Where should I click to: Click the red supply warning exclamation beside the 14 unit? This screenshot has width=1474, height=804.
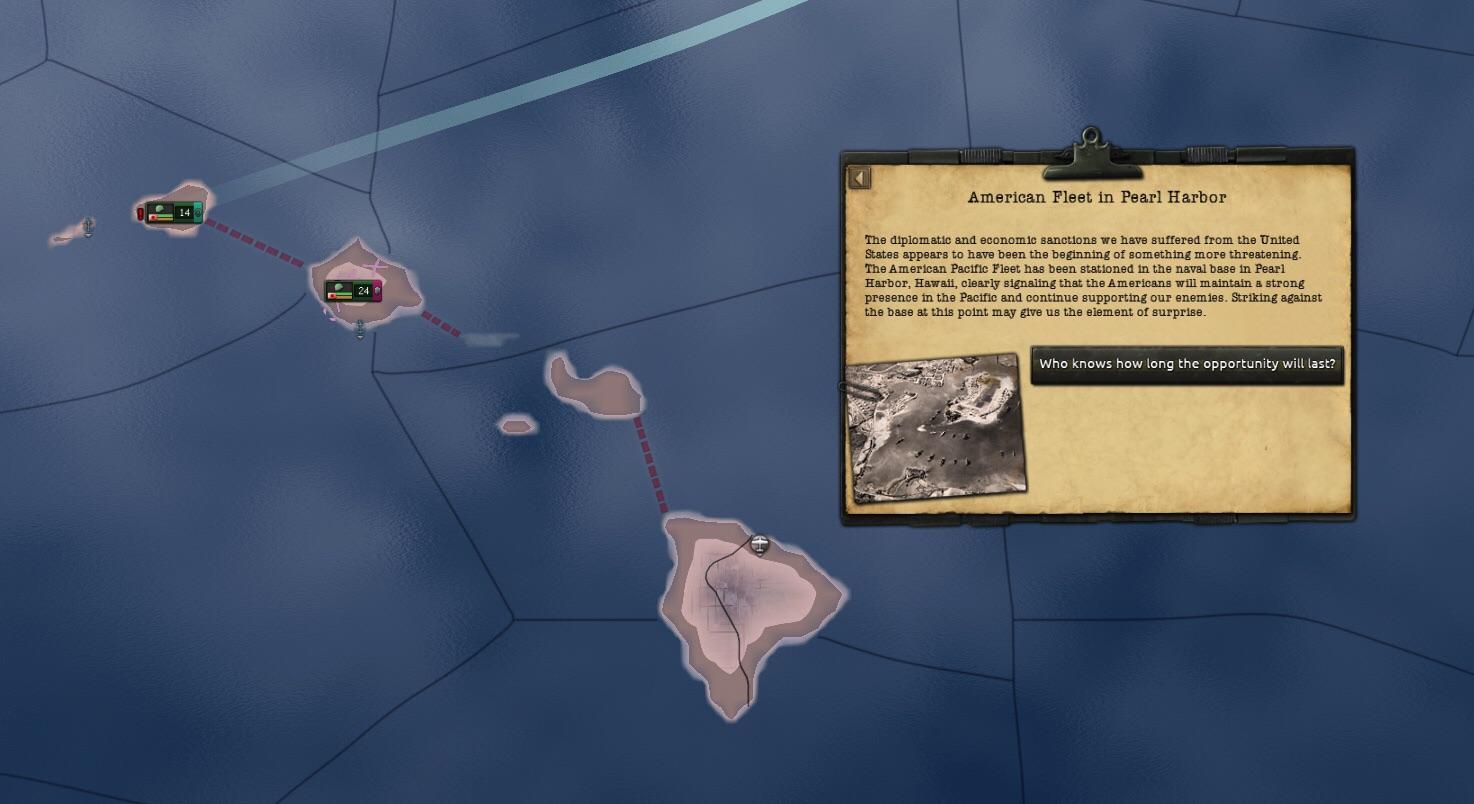point(140,213)
